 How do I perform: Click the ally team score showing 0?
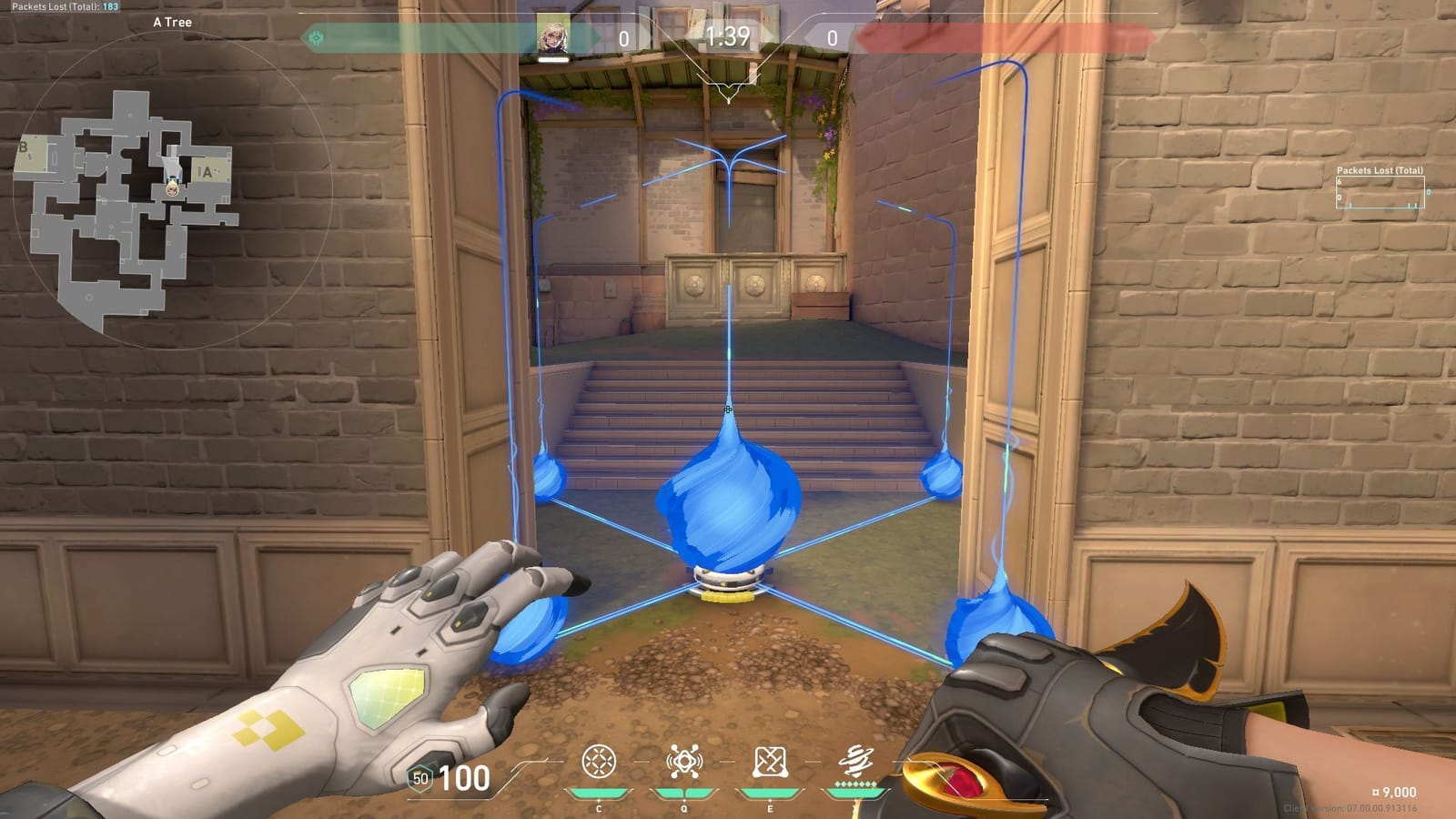pyautogui.click(x=622, y=38)
